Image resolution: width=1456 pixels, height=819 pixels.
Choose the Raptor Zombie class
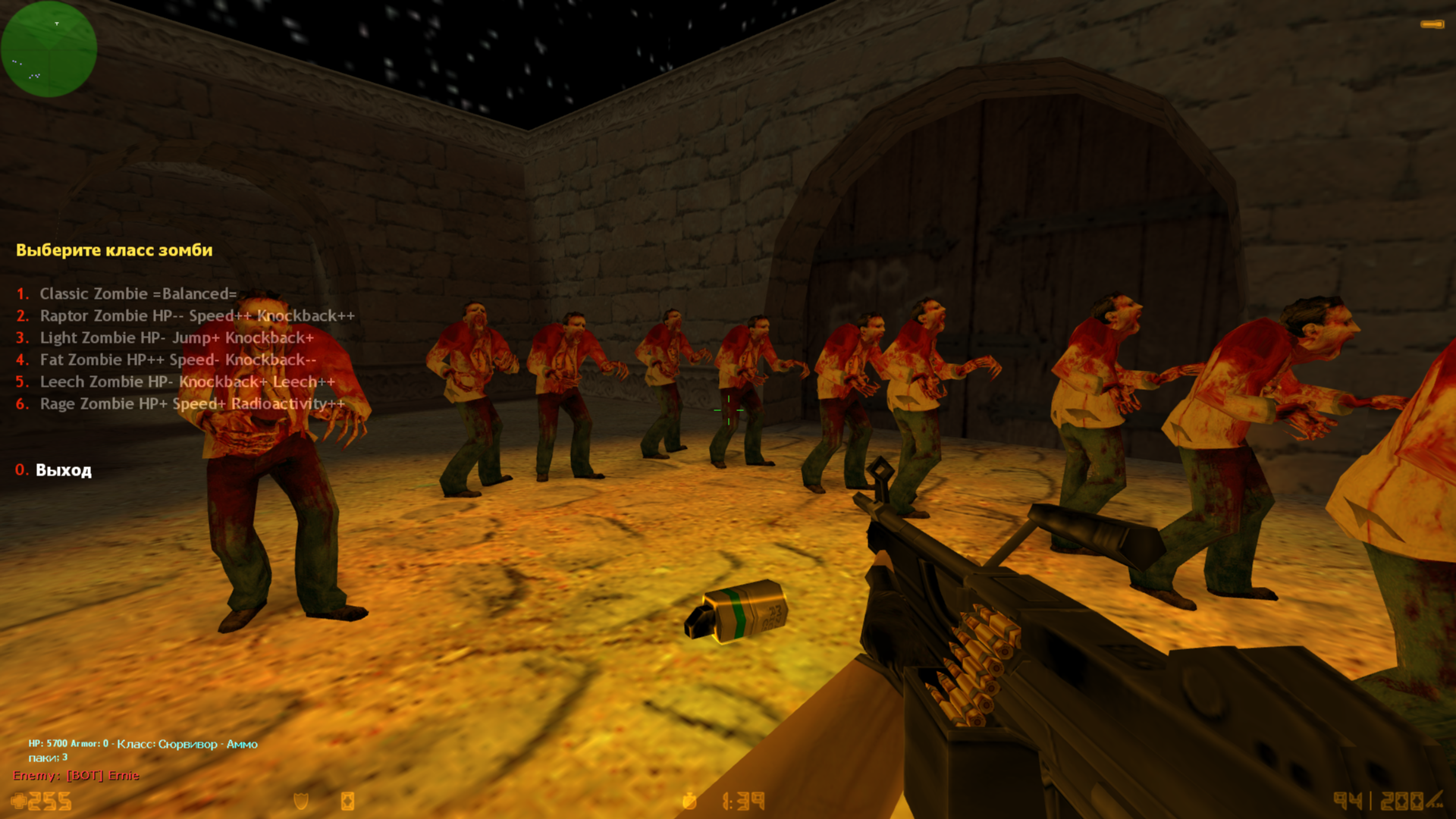(196, 316)
